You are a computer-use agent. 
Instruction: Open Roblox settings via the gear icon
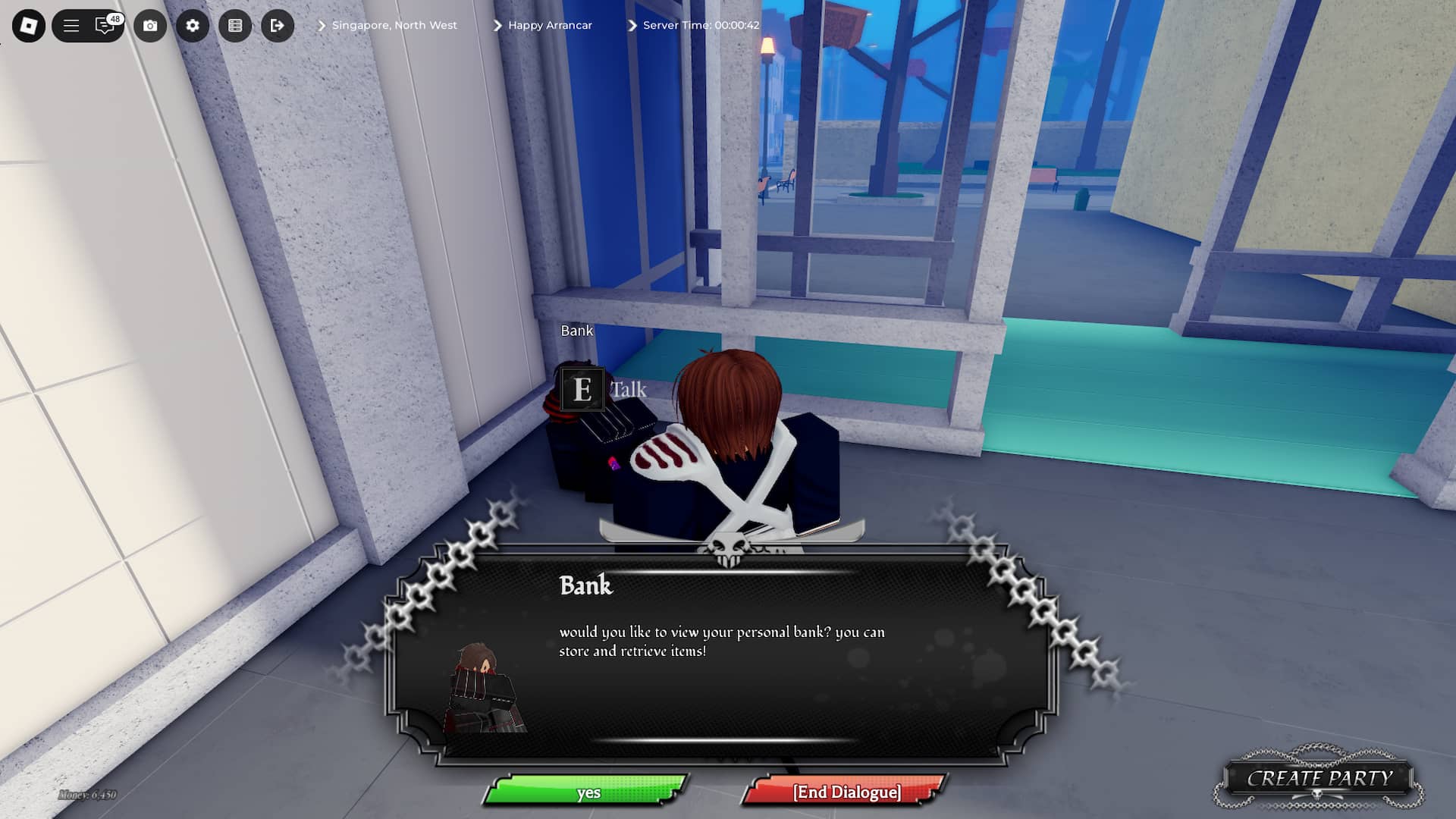tap(193, 25)
